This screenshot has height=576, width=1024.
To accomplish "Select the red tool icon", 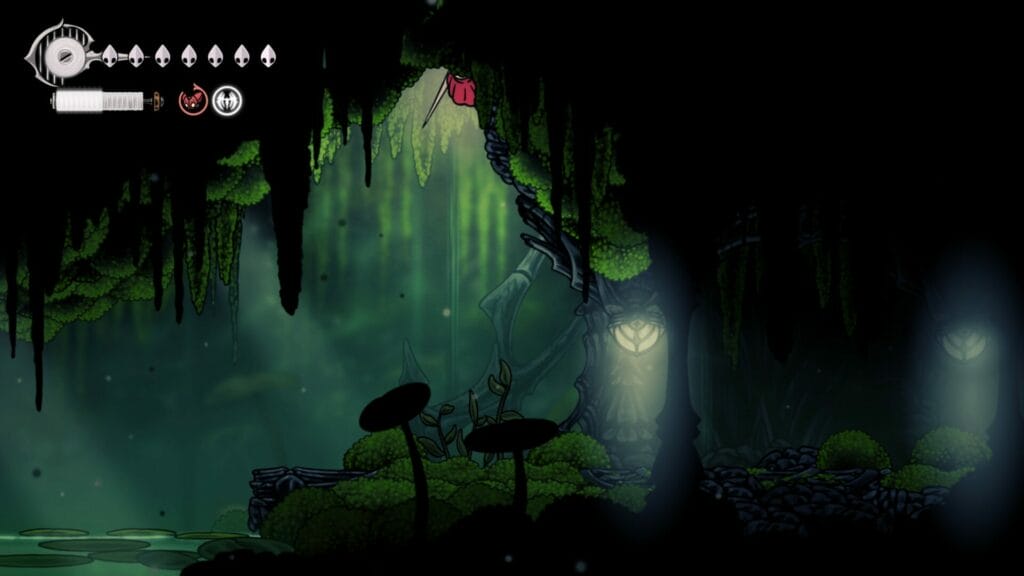I will click(x=193, y=101).
